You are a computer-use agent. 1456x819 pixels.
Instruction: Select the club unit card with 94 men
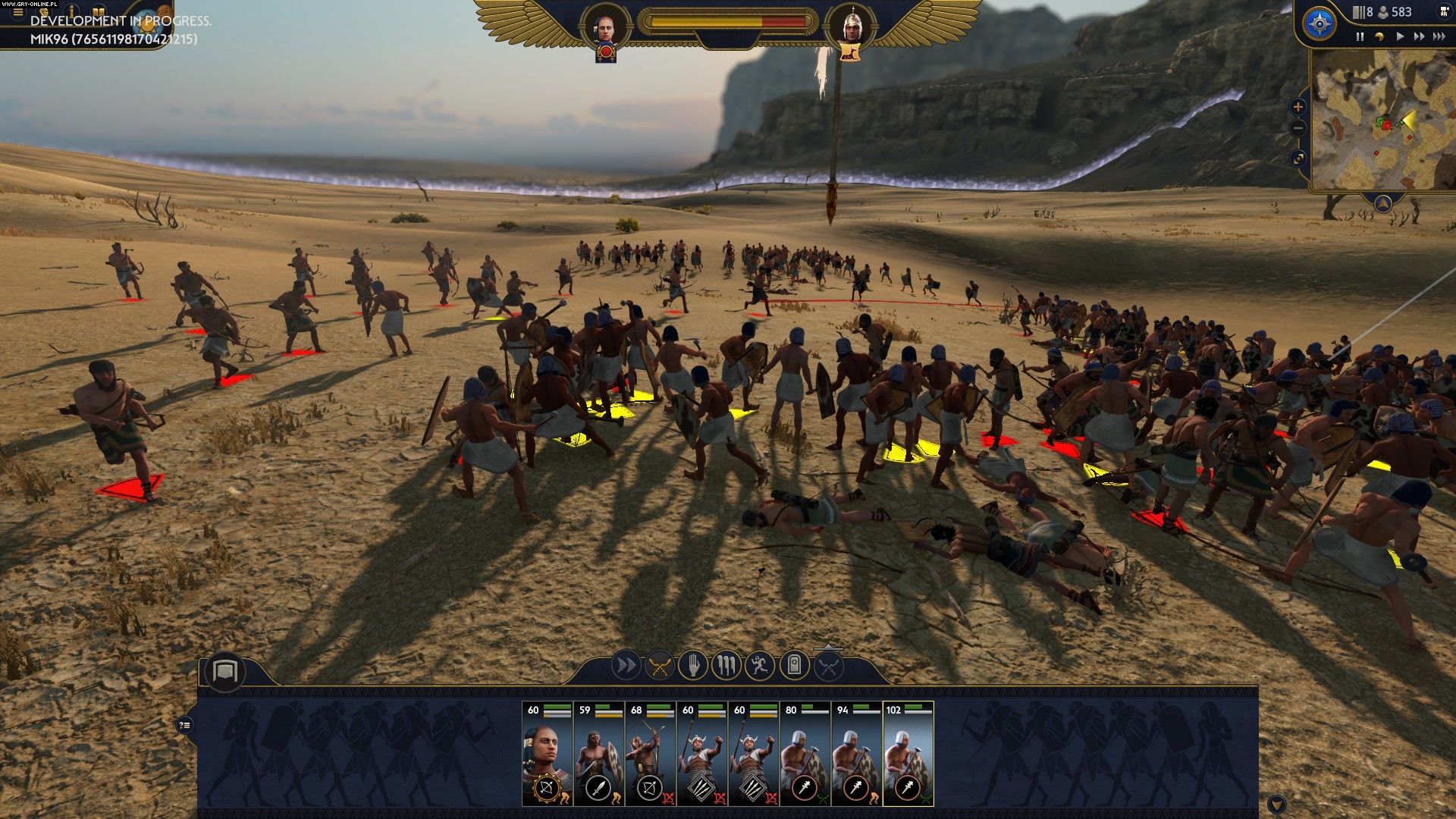click(857, 754)
